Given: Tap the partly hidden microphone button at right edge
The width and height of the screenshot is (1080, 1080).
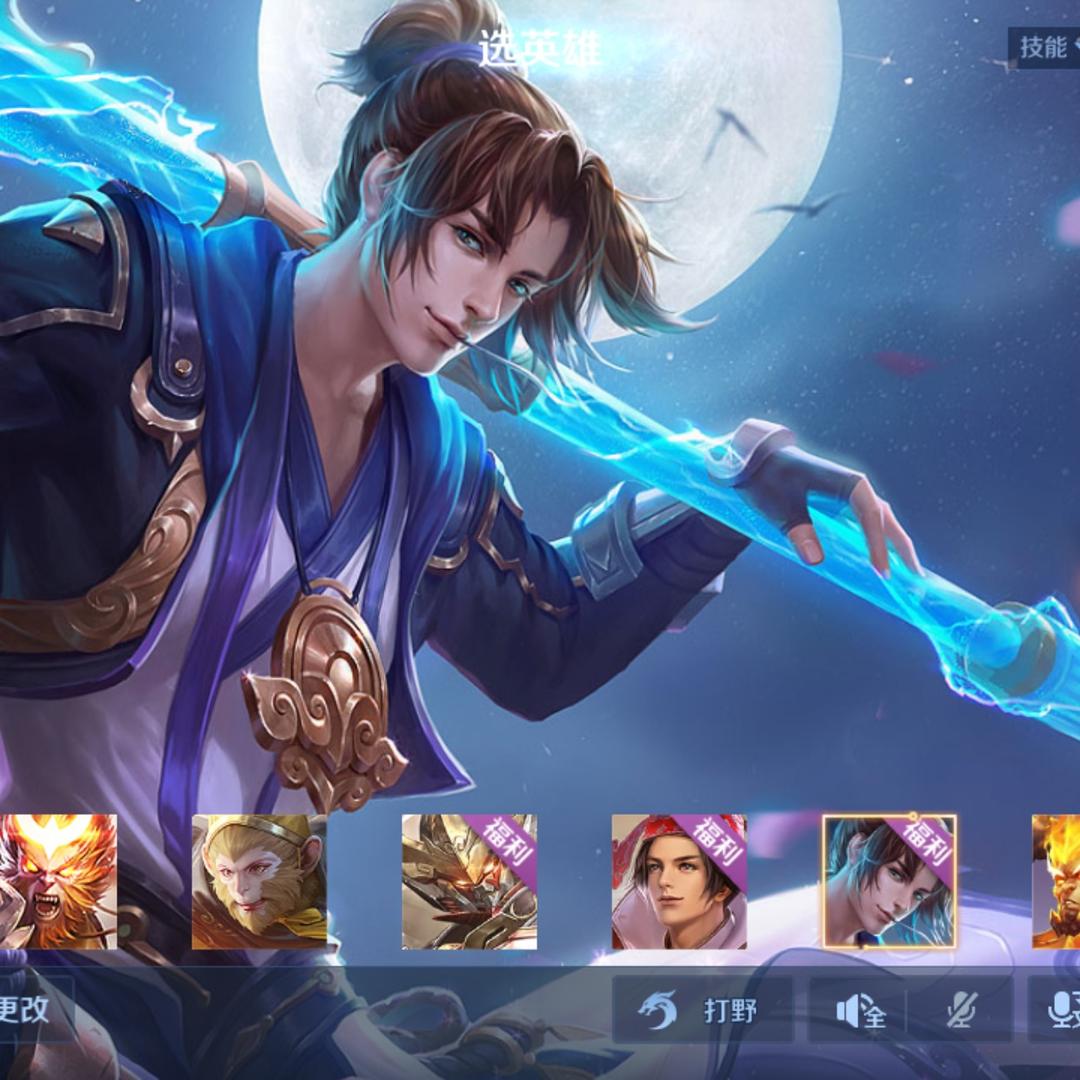Looking at the screenshot, I should coord(1060,1011).
